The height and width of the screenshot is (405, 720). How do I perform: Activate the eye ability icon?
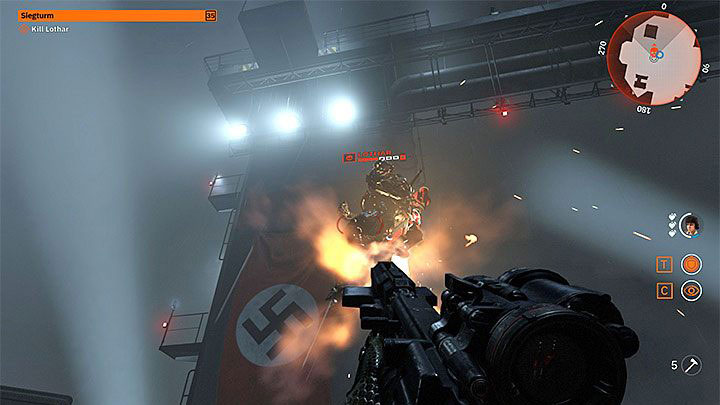(x=691, y=291)
